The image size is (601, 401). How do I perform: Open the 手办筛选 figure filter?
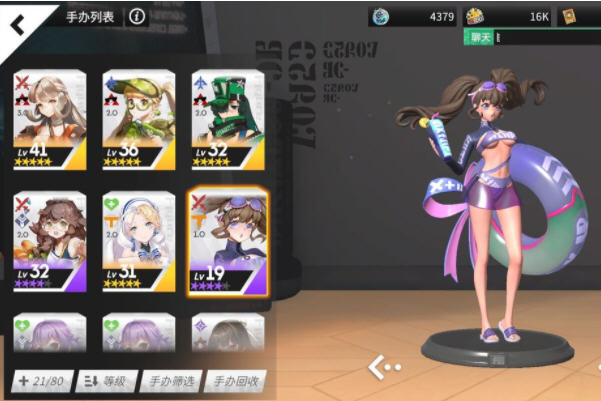170,381
